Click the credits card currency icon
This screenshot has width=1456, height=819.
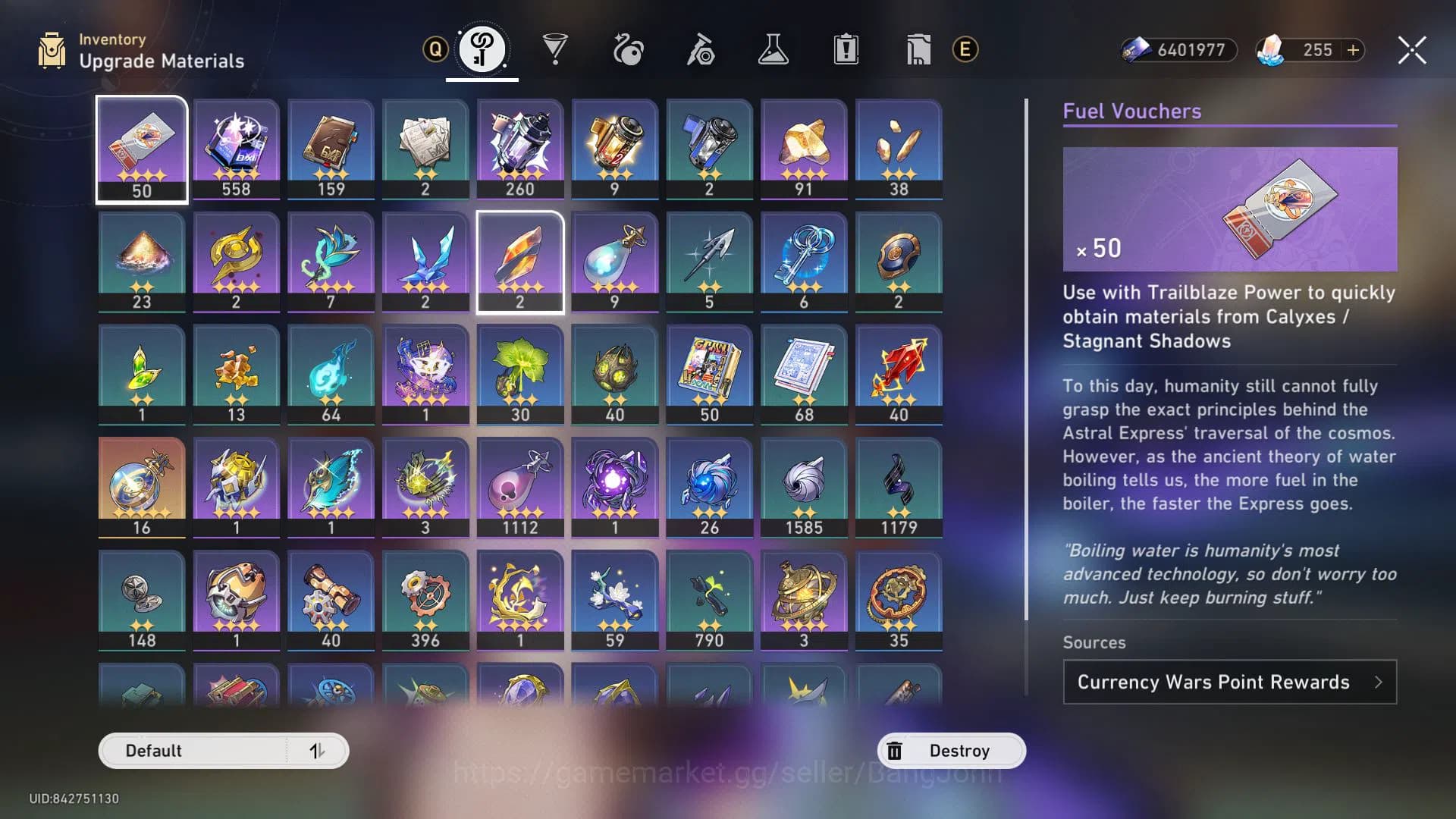[x=1137, y=50]
